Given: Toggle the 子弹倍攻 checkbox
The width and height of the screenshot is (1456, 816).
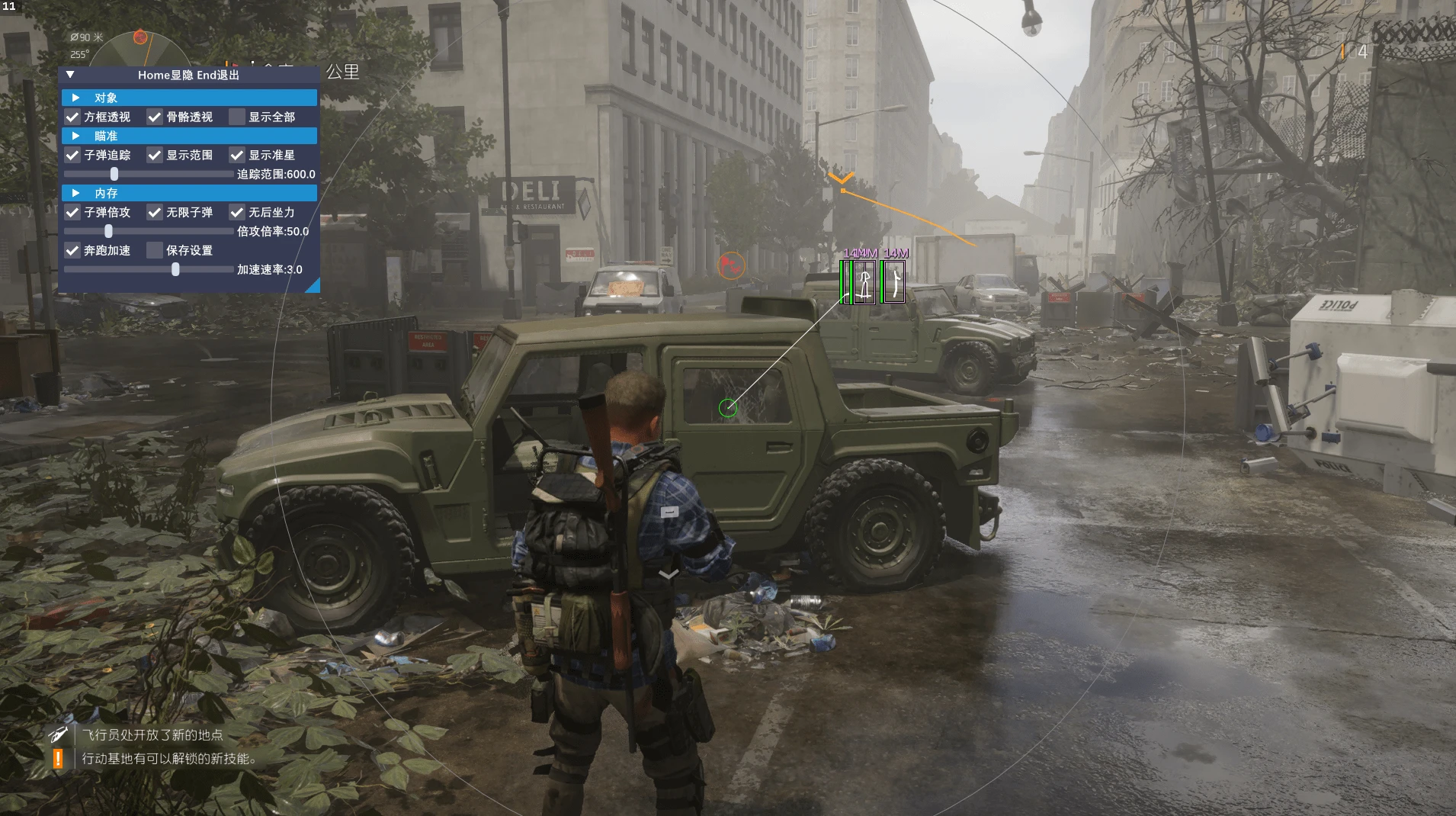Looking at the screenshot, I should [x=72, y=212].
